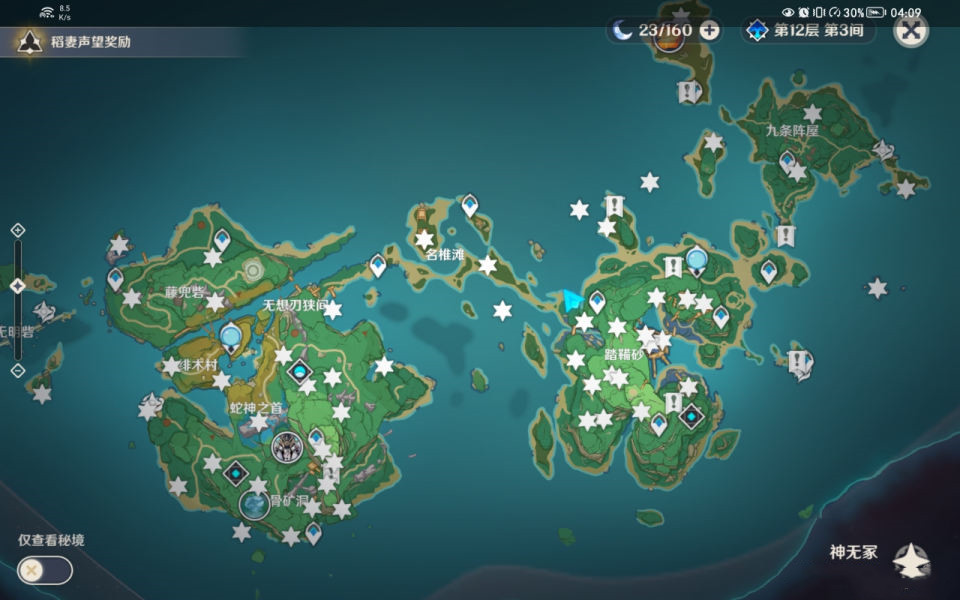This screenshot has height=600, width=960.
Task: Select the teleport waypoint near 九条阵屋
Action: (x=788, y=160)
